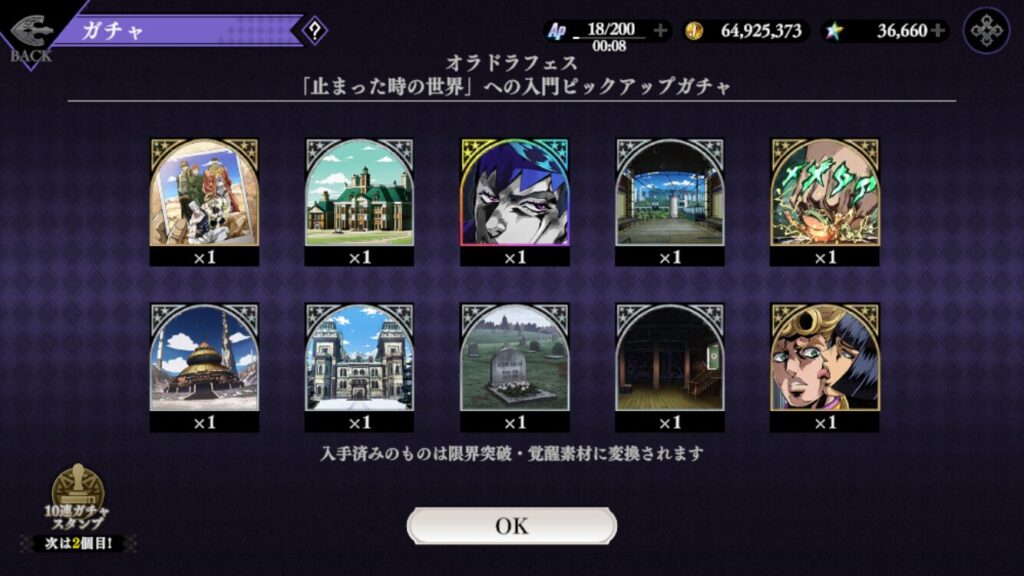Select the snowy grey mansion card
This screenshot has height=576, width=1024.
coord(359,358)
